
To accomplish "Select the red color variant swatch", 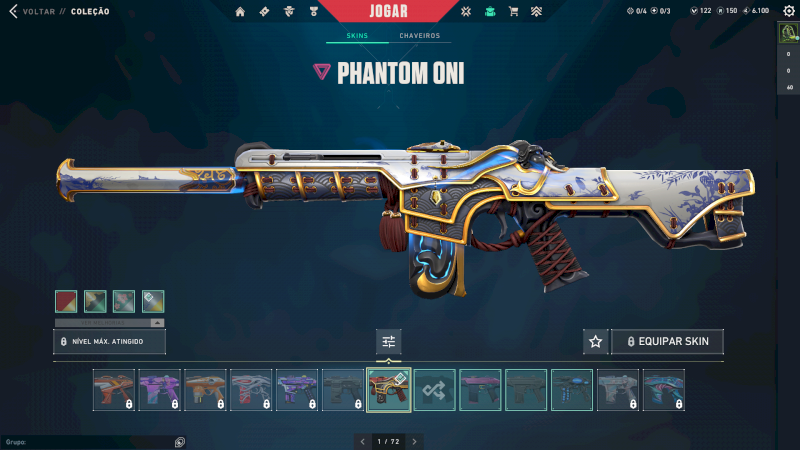I will [66, 301].
